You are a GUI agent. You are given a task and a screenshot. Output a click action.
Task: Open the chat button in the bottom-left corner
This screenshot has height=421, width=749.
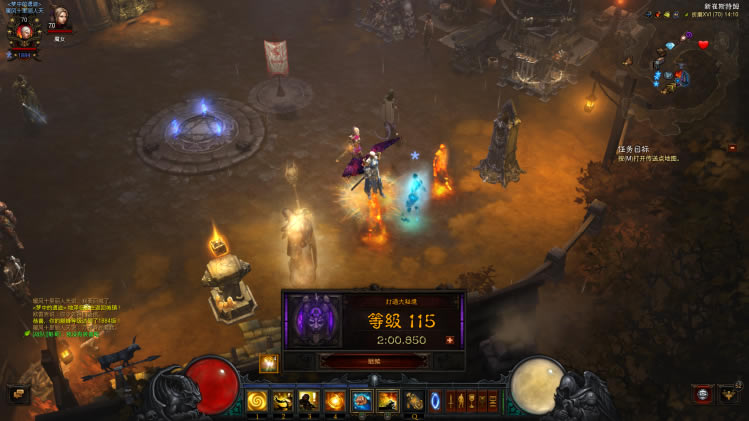(16, 393)
